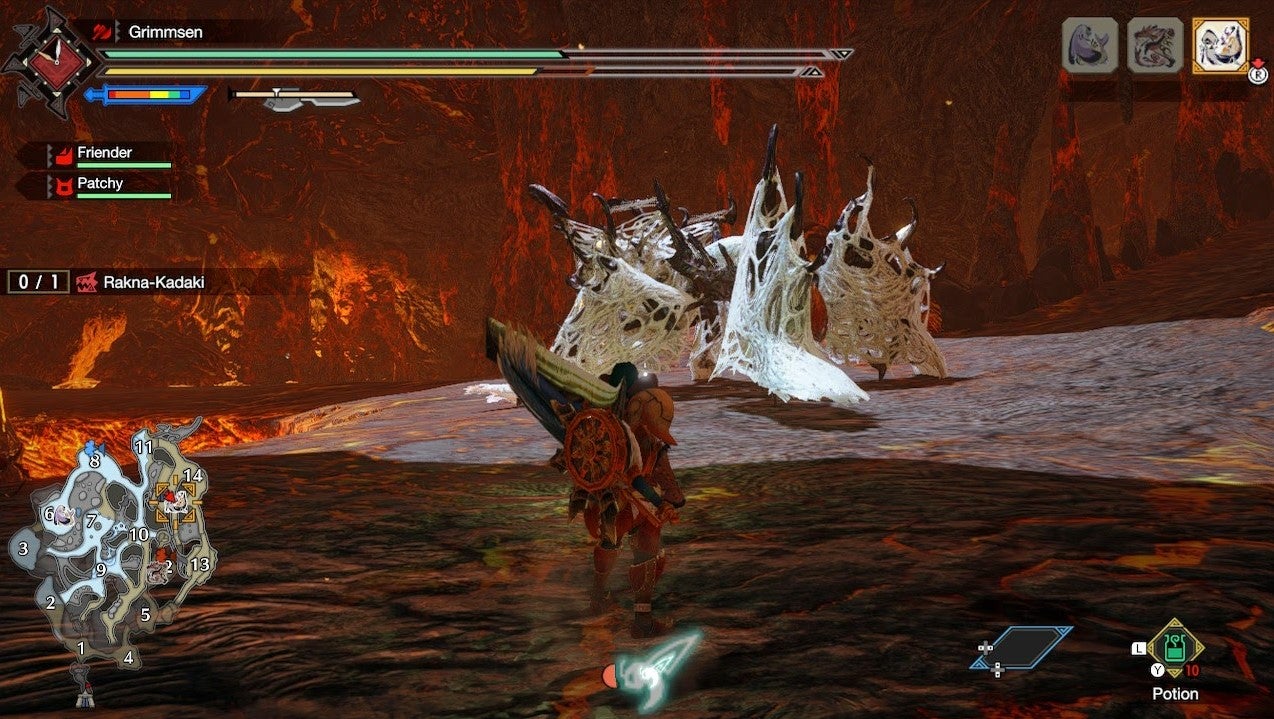The image size is (1274, 719).
Task: Select the purple monster icon at top right
Action: tap(1090, 45)
